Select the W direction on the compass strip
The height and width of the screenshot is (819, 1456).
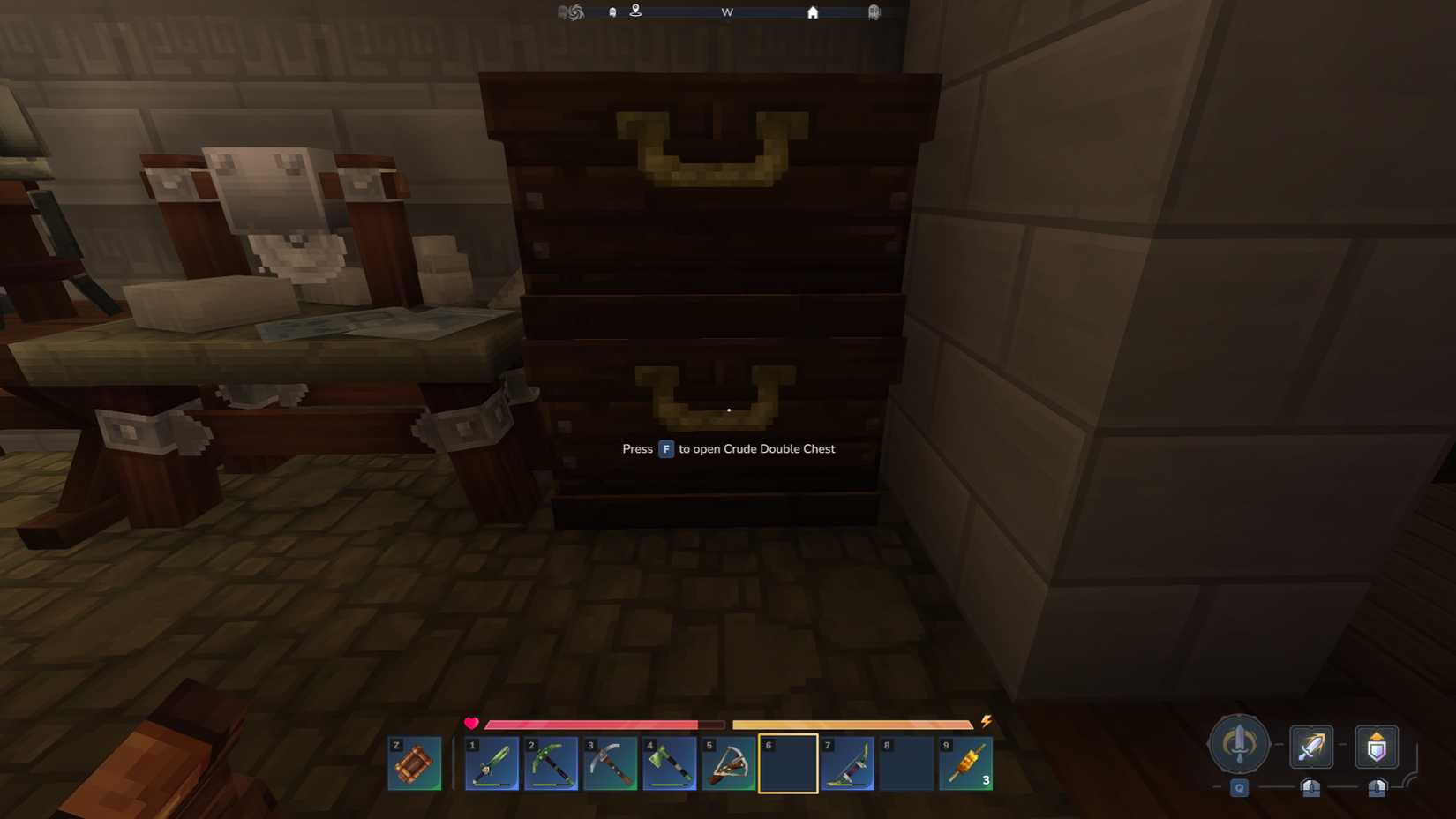click(727, 11)
